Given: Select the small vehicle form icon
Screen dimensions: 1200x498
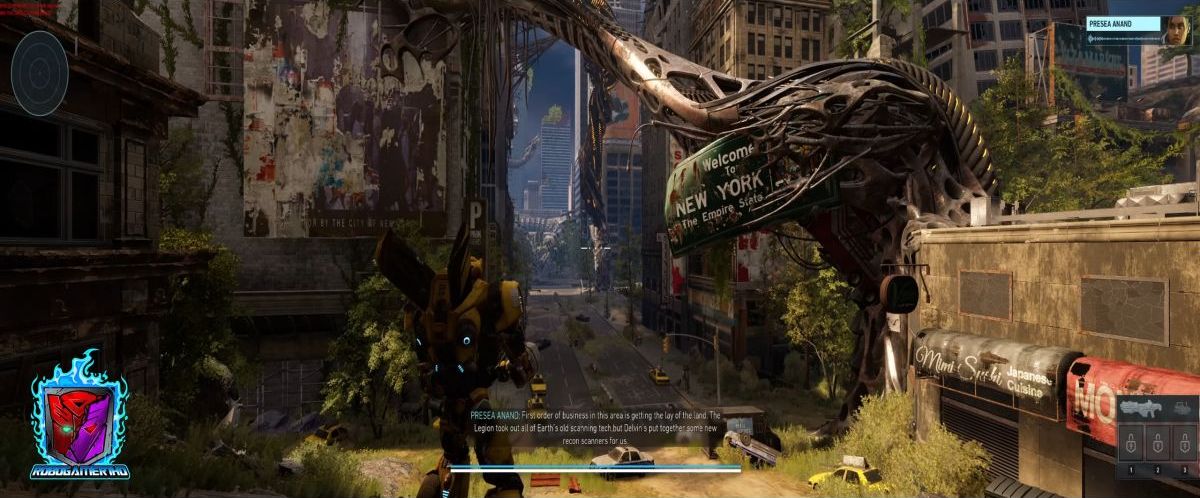Looking at the screenshot, I should point(1184,408).
